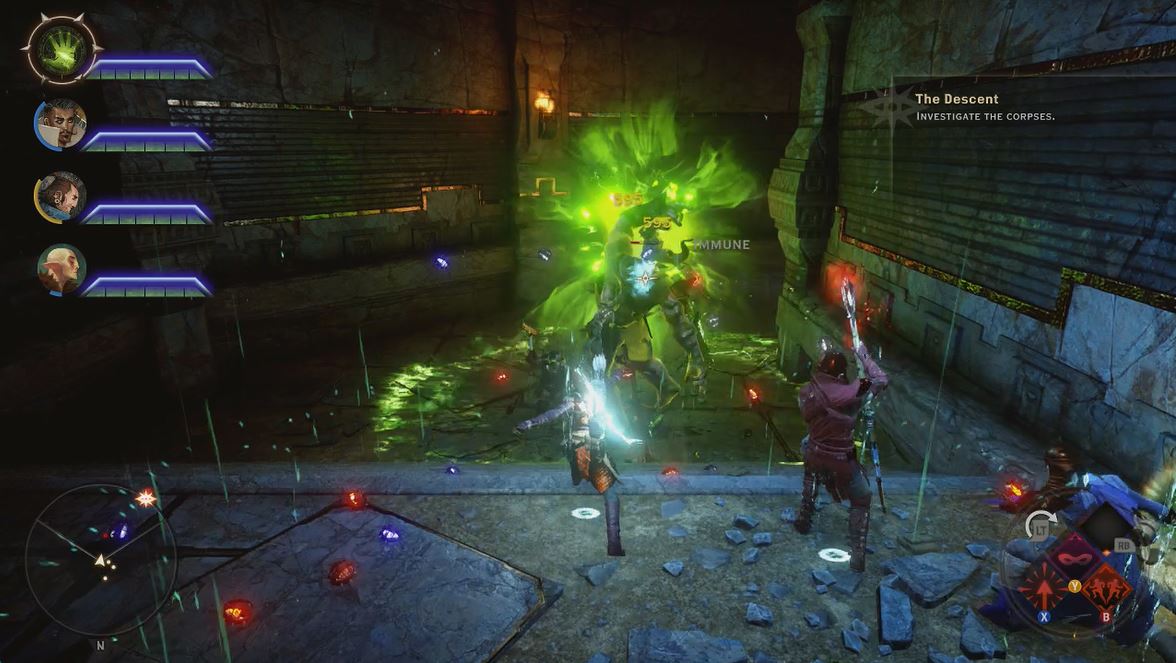Viewport: 1176px width, 663px height.
Task: Open the circular minimap
Action: pyautogui.click(x=100, y=560)
